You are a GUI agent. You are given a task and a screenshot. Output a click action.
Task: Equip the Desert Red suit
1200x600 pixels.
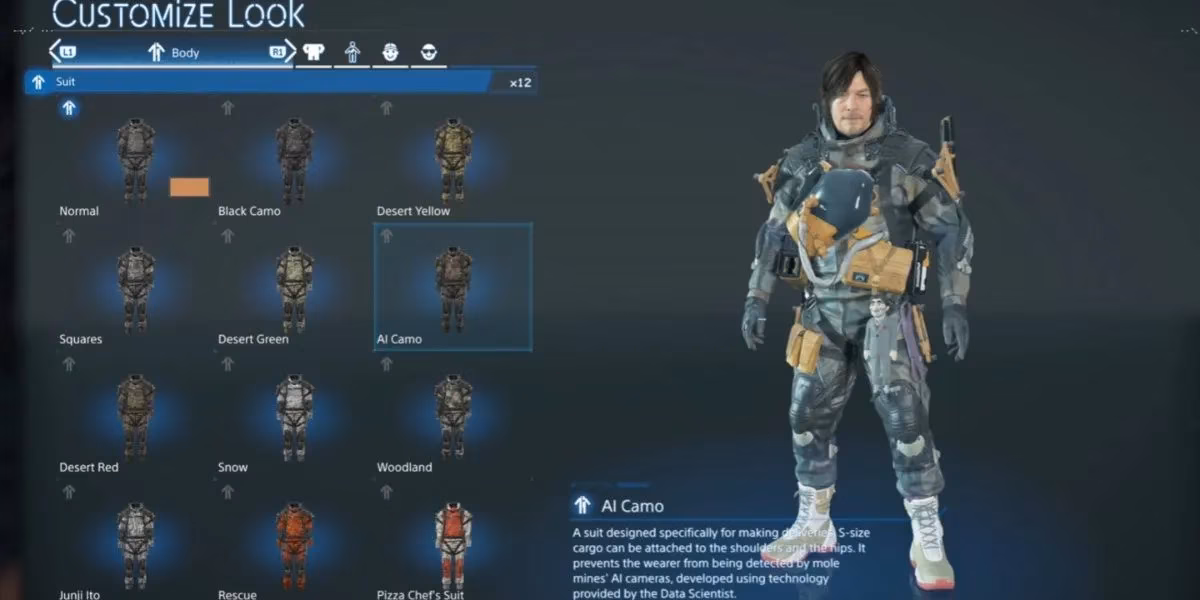click(135, 416)
